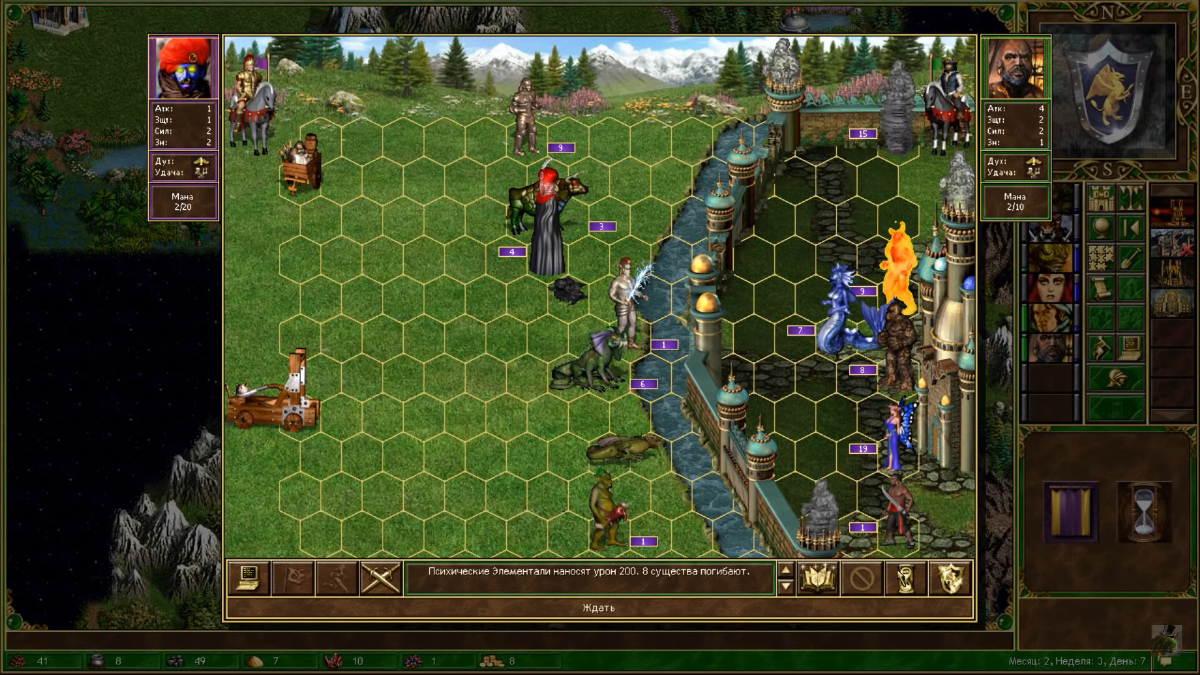Image resolution: width=1200 pixels, height=675 pixels.
Task: Toggle auto-combat with the crossed swords
Action: coord(380,578)
